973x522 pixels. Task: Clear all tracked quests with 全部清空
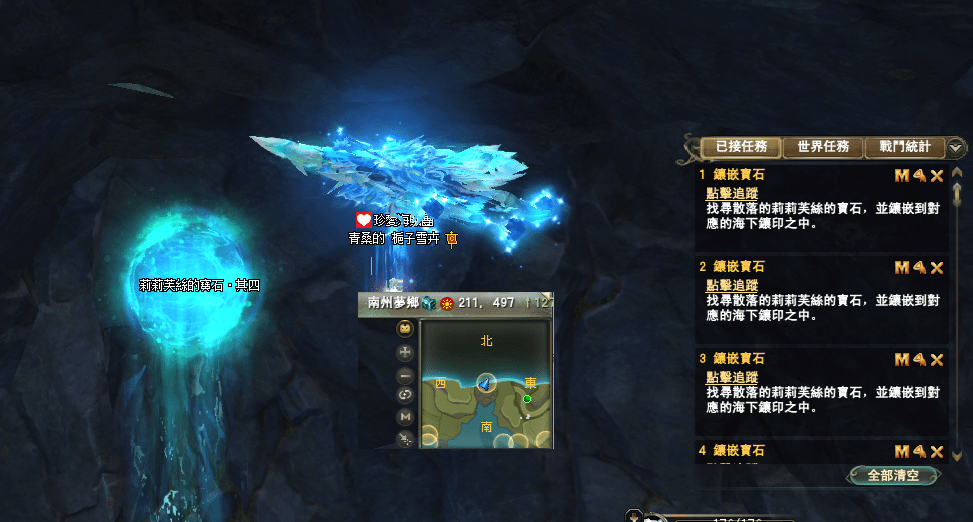click(893, 475)
